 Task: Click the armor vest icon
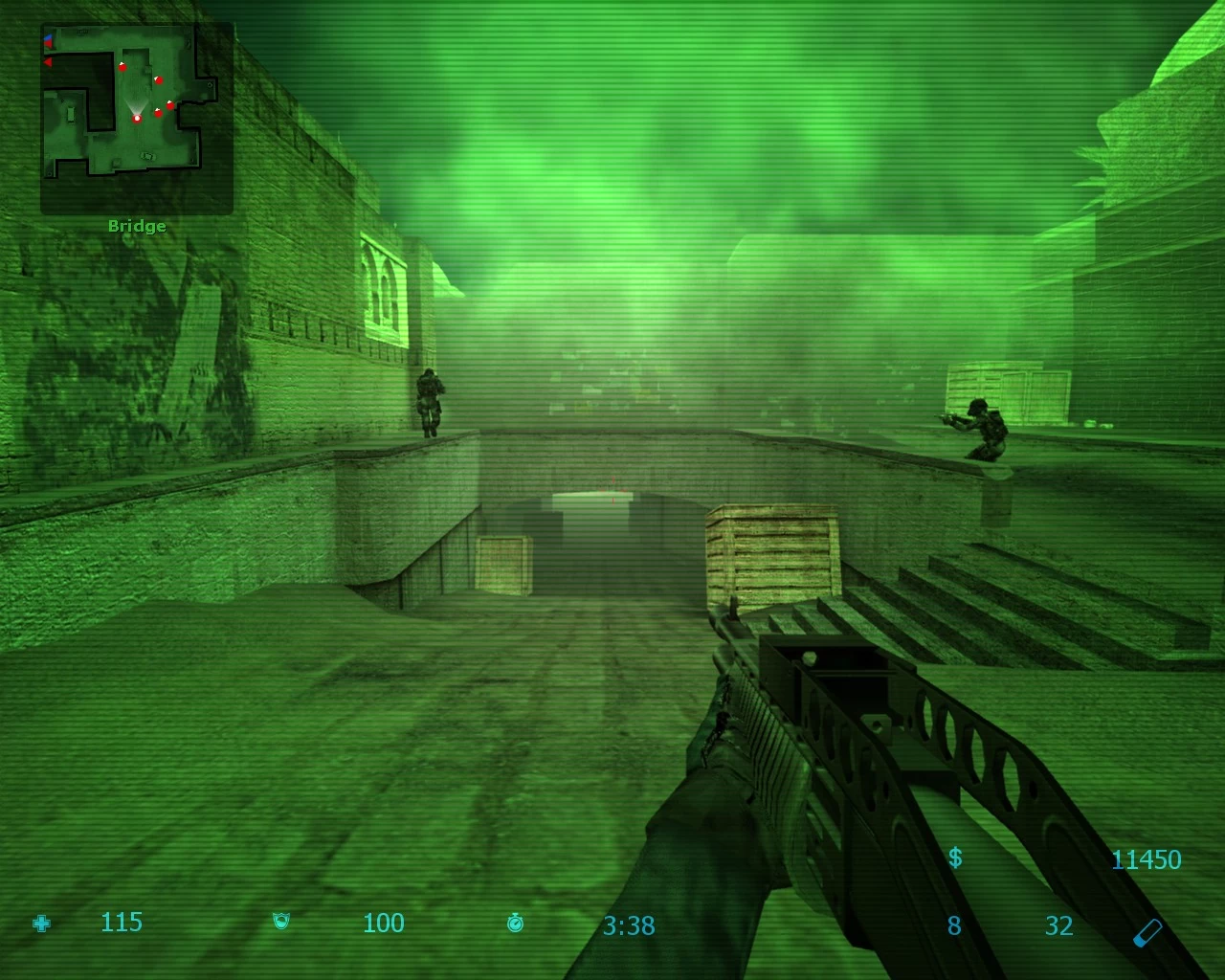(x=281, y=923)
